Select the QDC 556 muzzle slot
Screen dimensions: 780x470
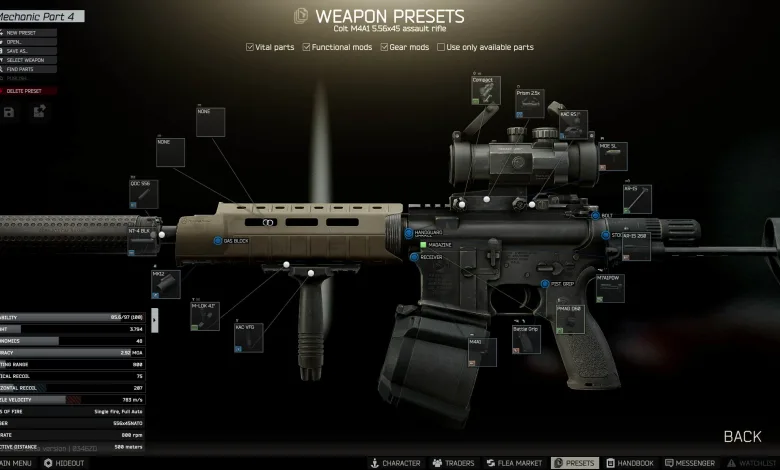144,194
